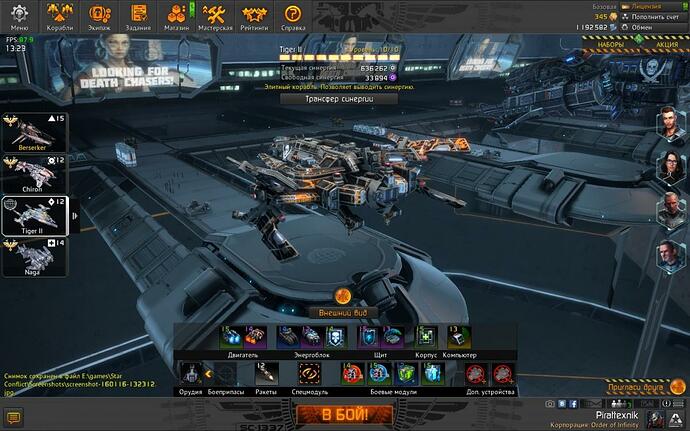Image resolution: width=690 pixels, height=431 pixels.
Task: Open the Обмен currency exchange
Action: (646, 27)
